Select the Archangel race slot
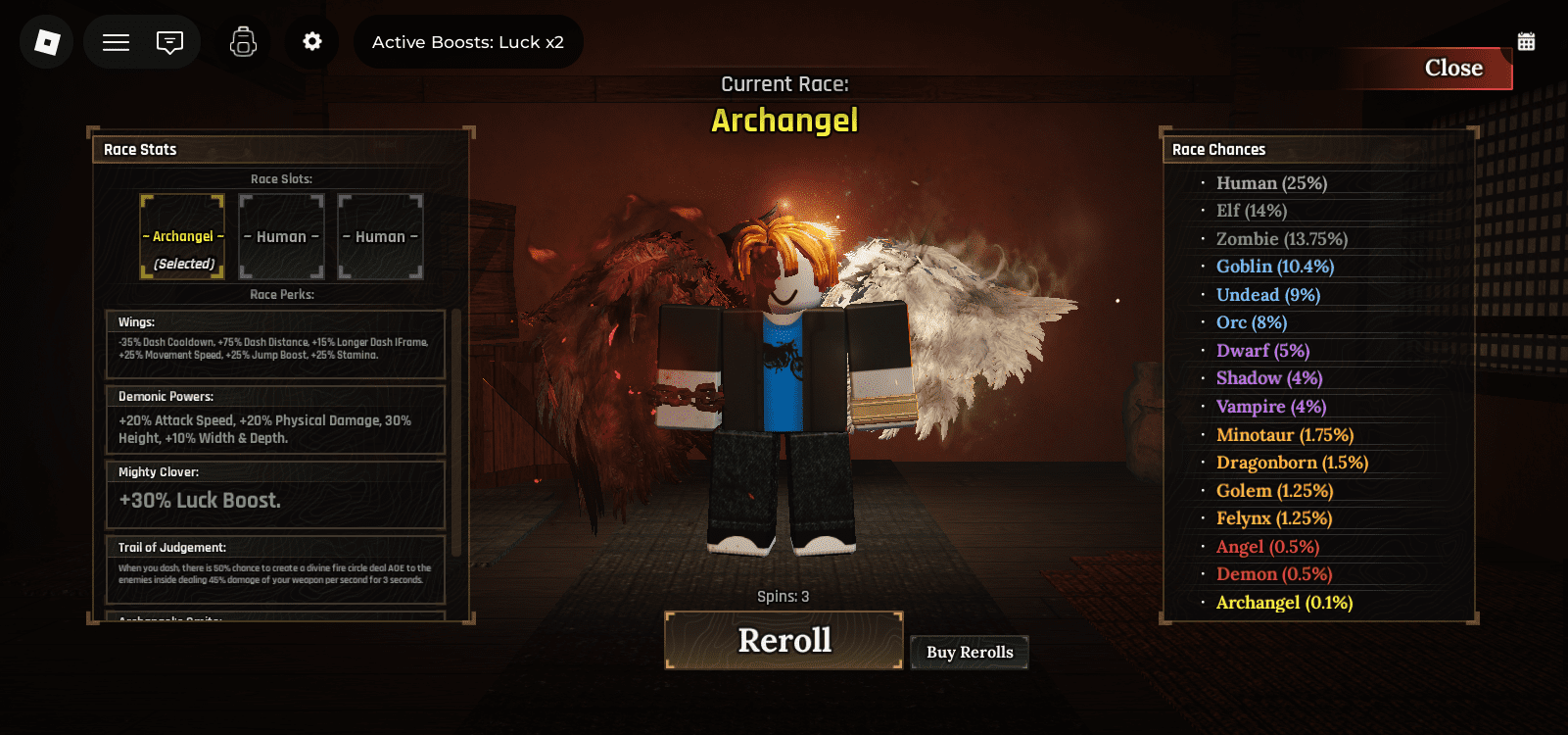 [182, 236]
